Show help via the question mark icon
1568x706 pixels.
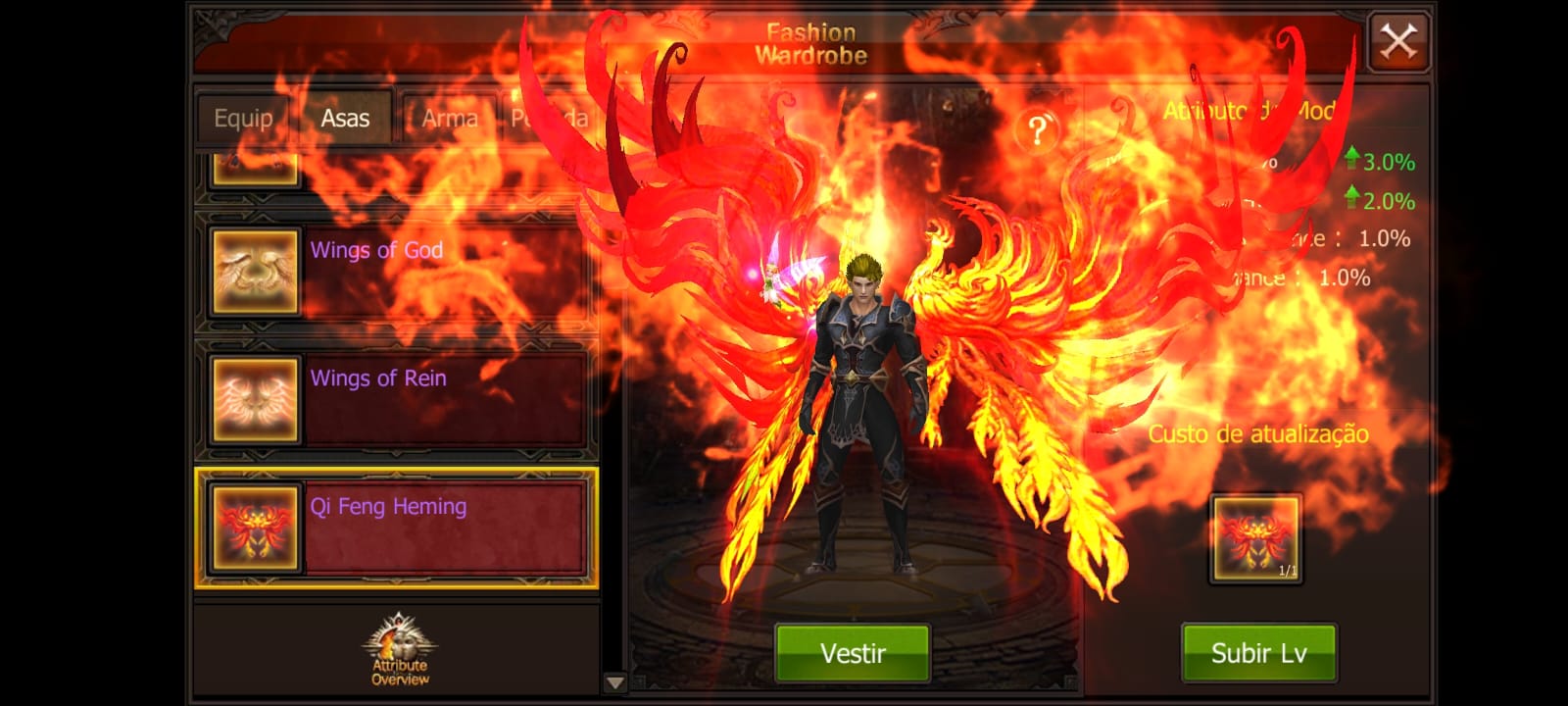[x=1038, y=129]
